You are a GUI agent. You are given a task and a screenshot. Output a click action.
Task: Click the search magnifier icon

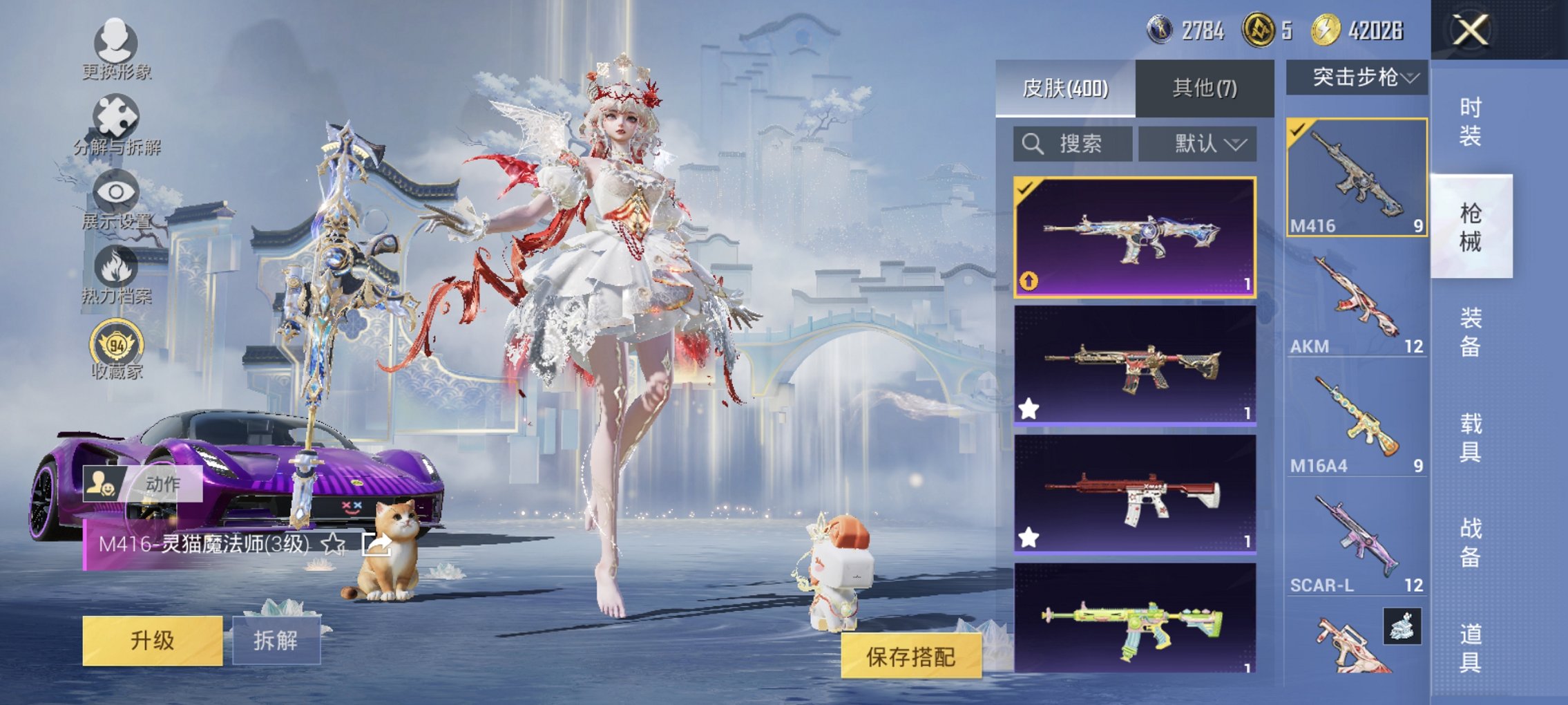1032,144
